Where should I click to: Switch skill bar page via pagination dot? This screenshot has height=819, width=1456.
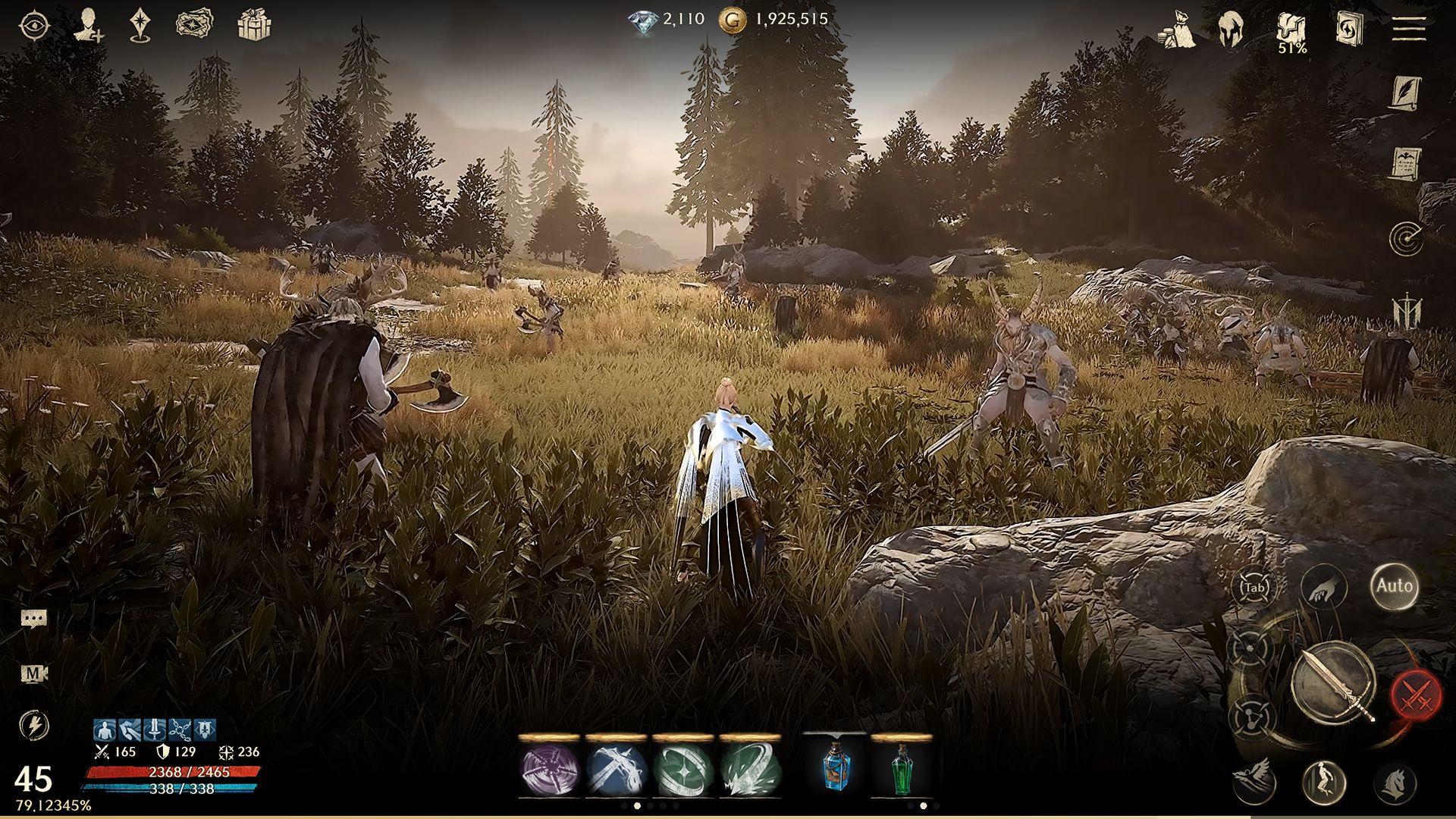click(637, 805)
